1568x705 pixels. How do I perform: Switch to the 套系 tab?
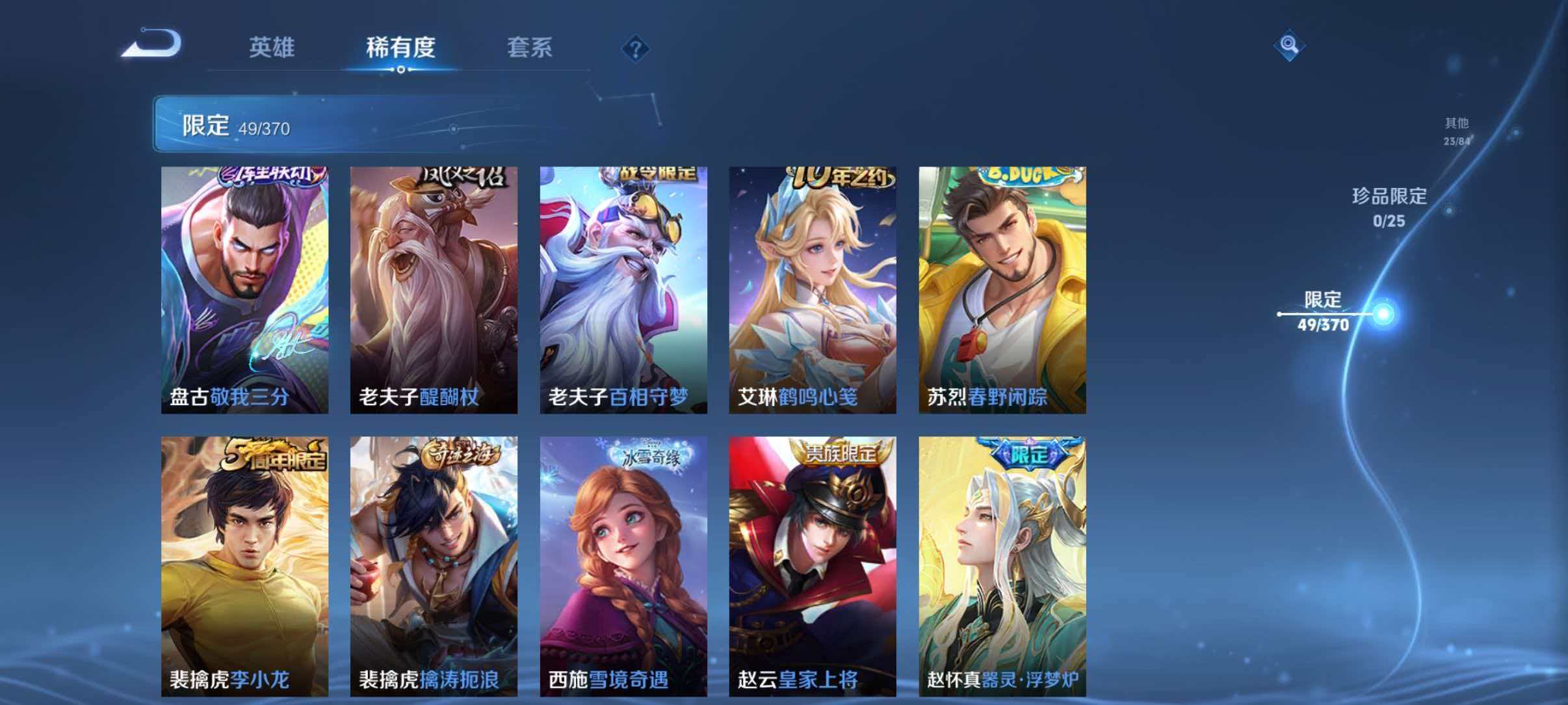click(x=530, y=47)
